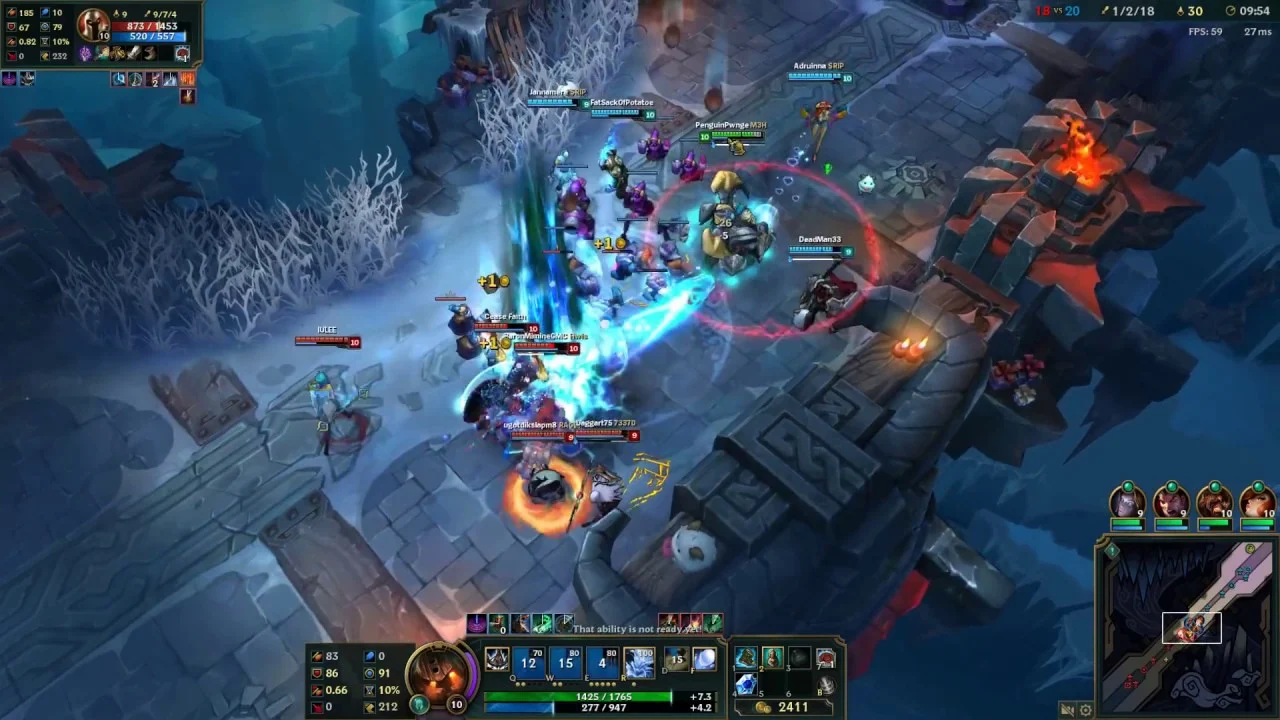Click the blue gem item in slot 4

(x=746, y=684)
